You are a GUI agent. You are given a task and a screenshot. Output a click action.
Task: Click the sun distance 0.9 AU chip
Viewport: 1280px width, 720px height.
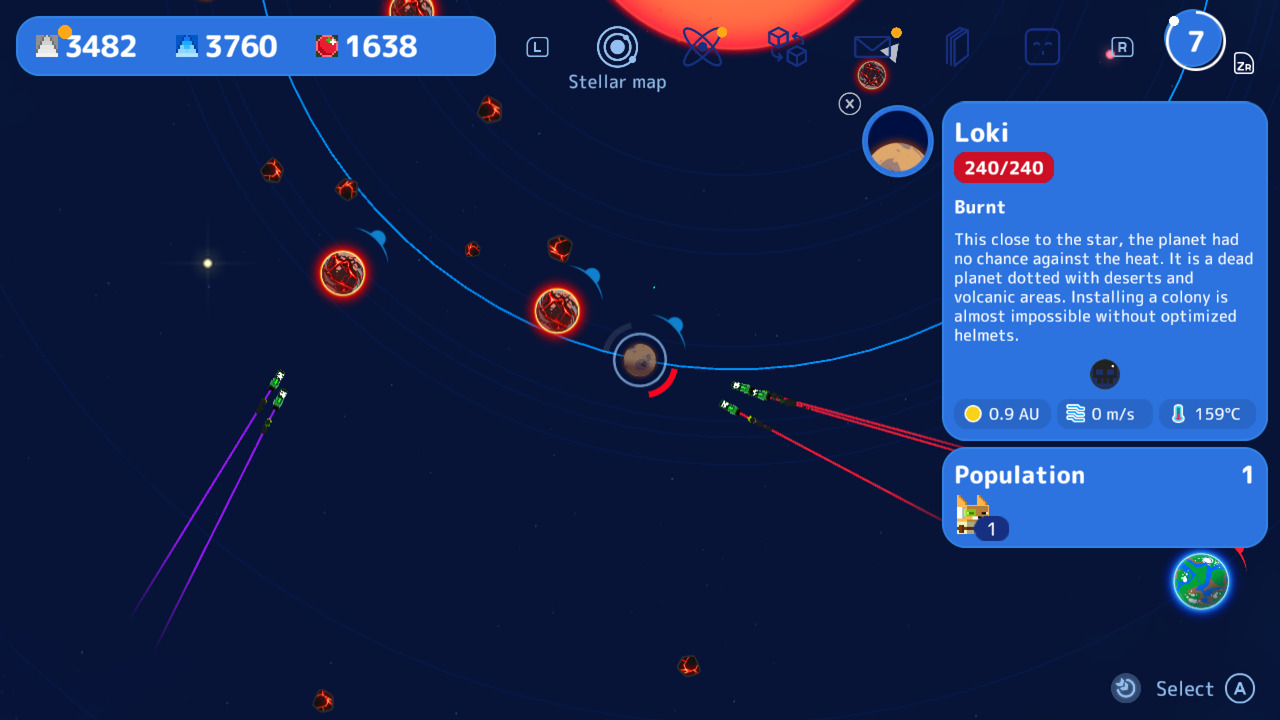pyautogui.click(x=1001, y=413)
